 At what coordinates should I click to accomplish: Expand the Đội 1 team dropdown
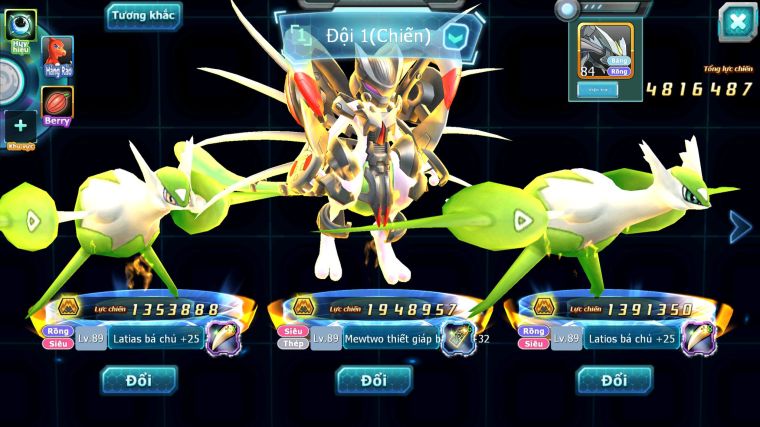[x=455, y=37]
